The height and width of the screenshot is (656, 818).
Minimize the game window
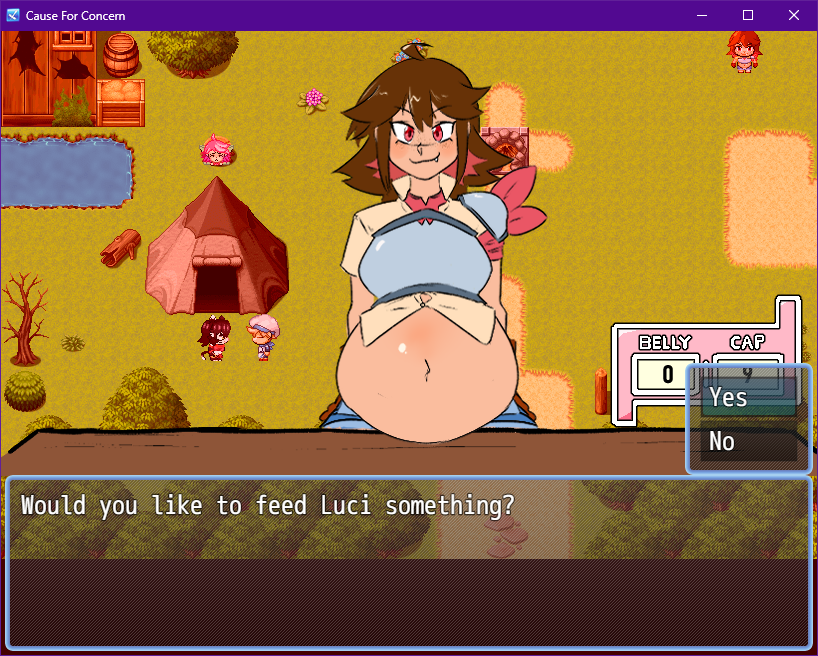702,15
